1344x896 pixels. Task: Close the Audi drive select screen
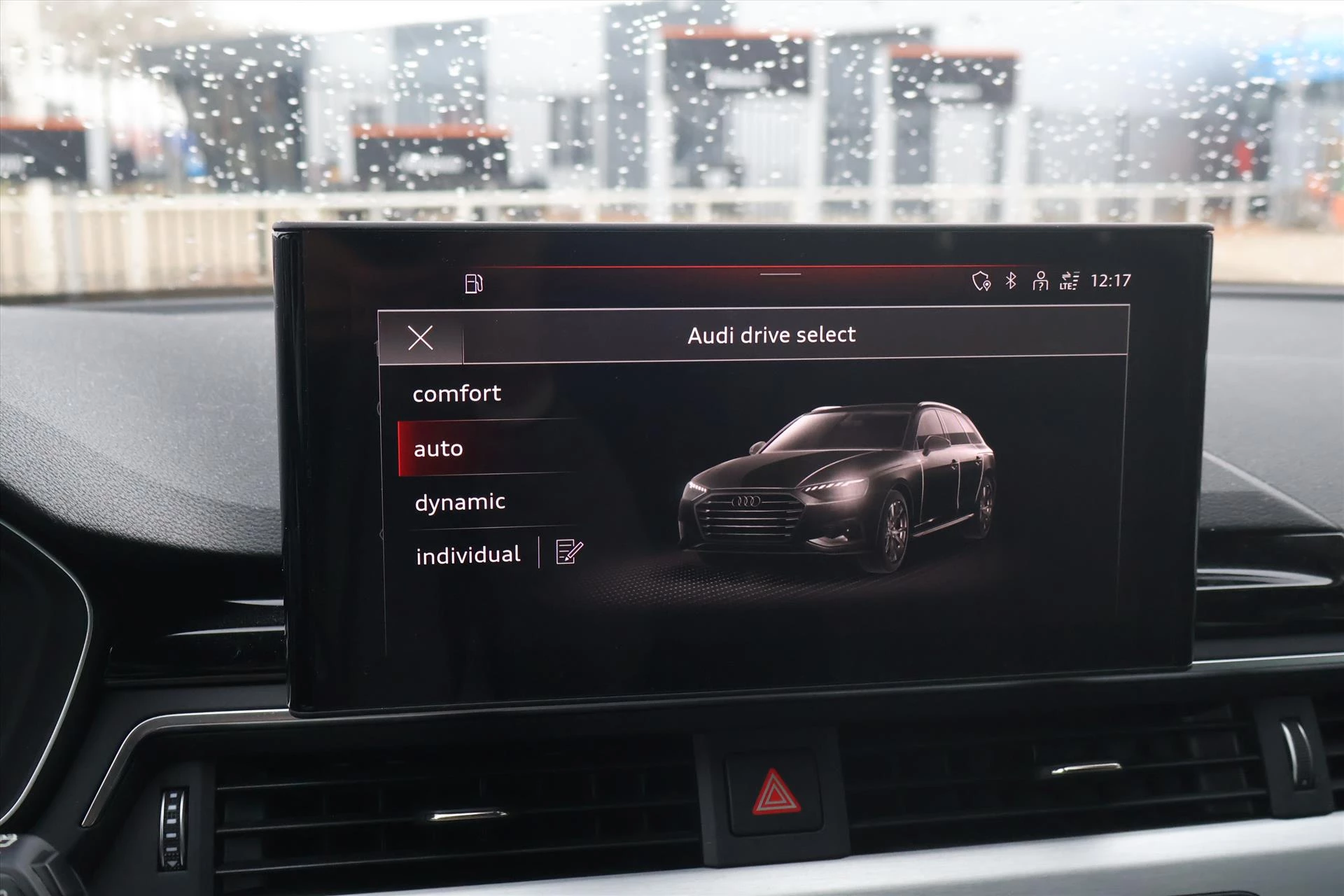[x=420, y=338]
